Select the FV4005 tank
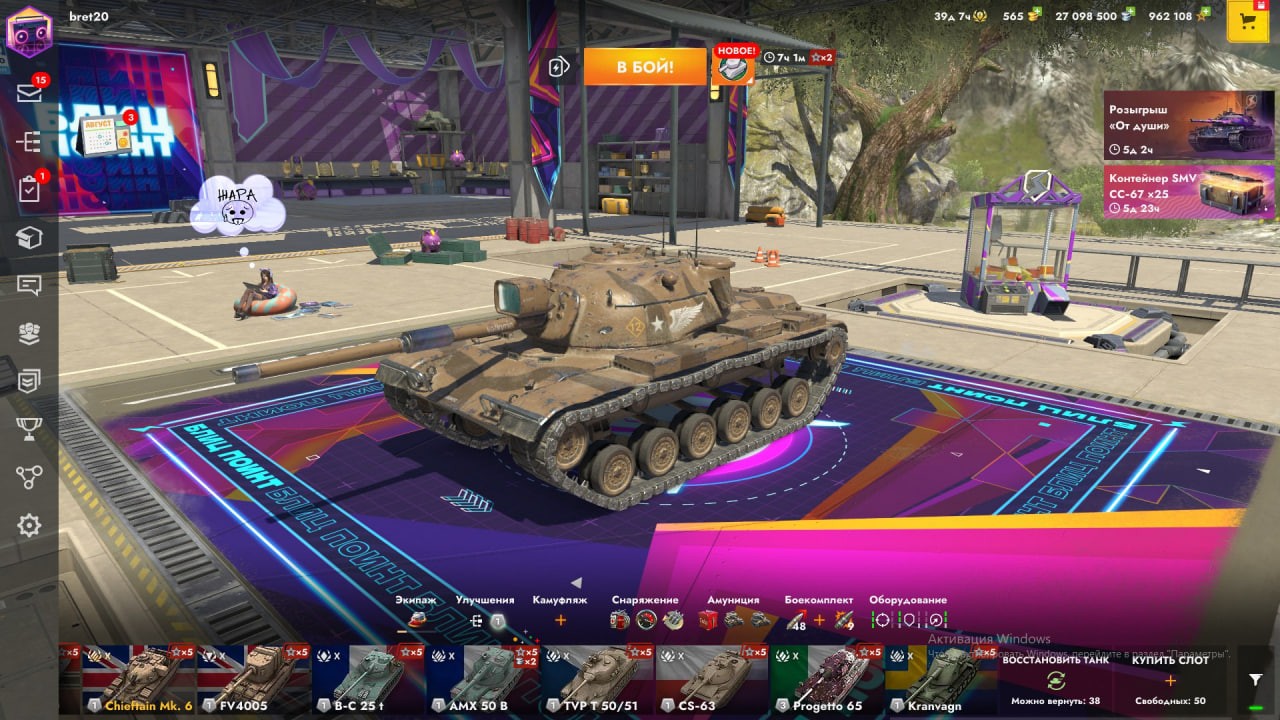 254,680
